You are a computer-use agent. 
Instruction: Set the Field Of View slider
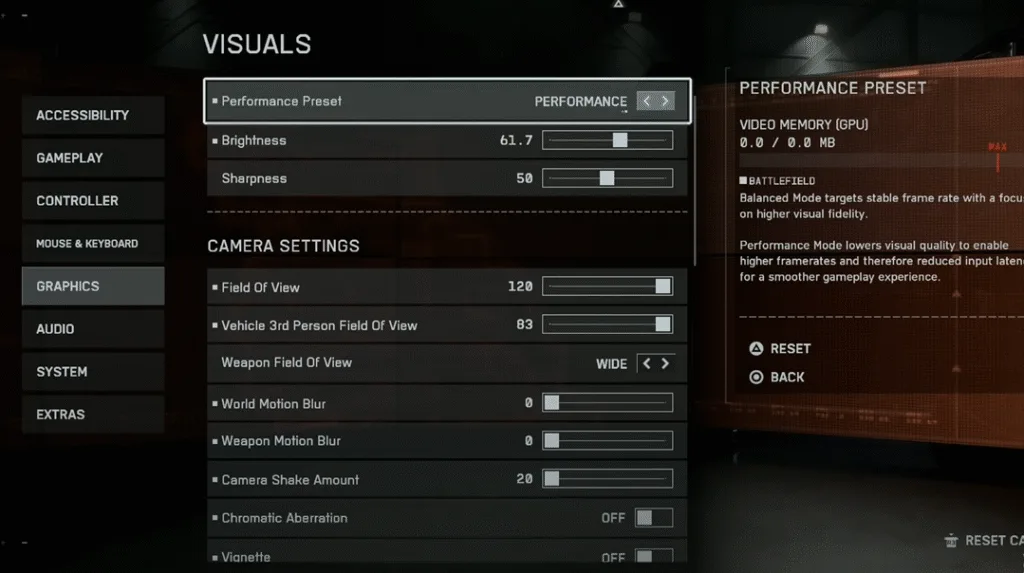tap(607, 287)
